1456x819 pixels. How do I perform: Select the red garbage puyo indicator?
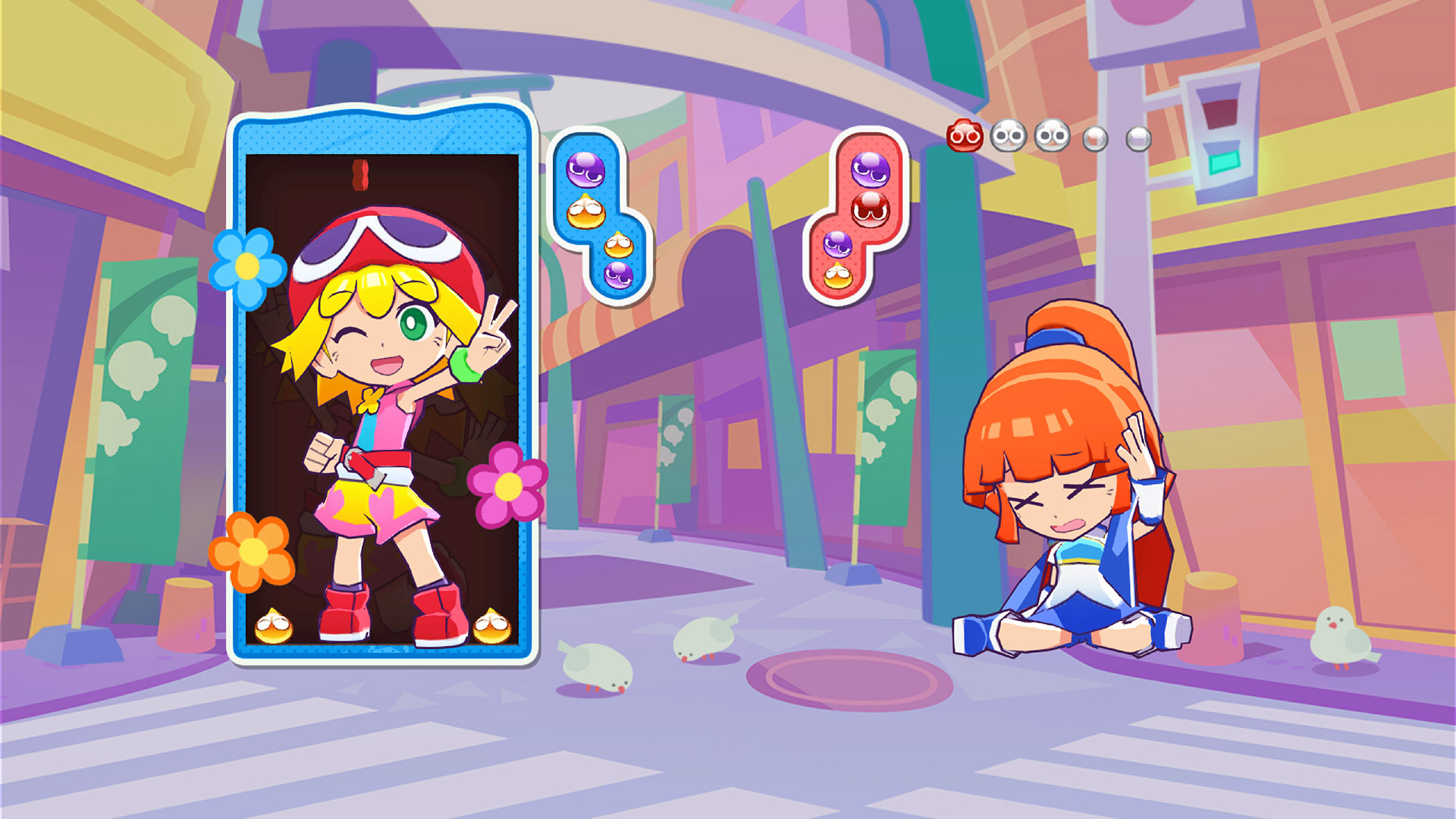coord(965,136)
